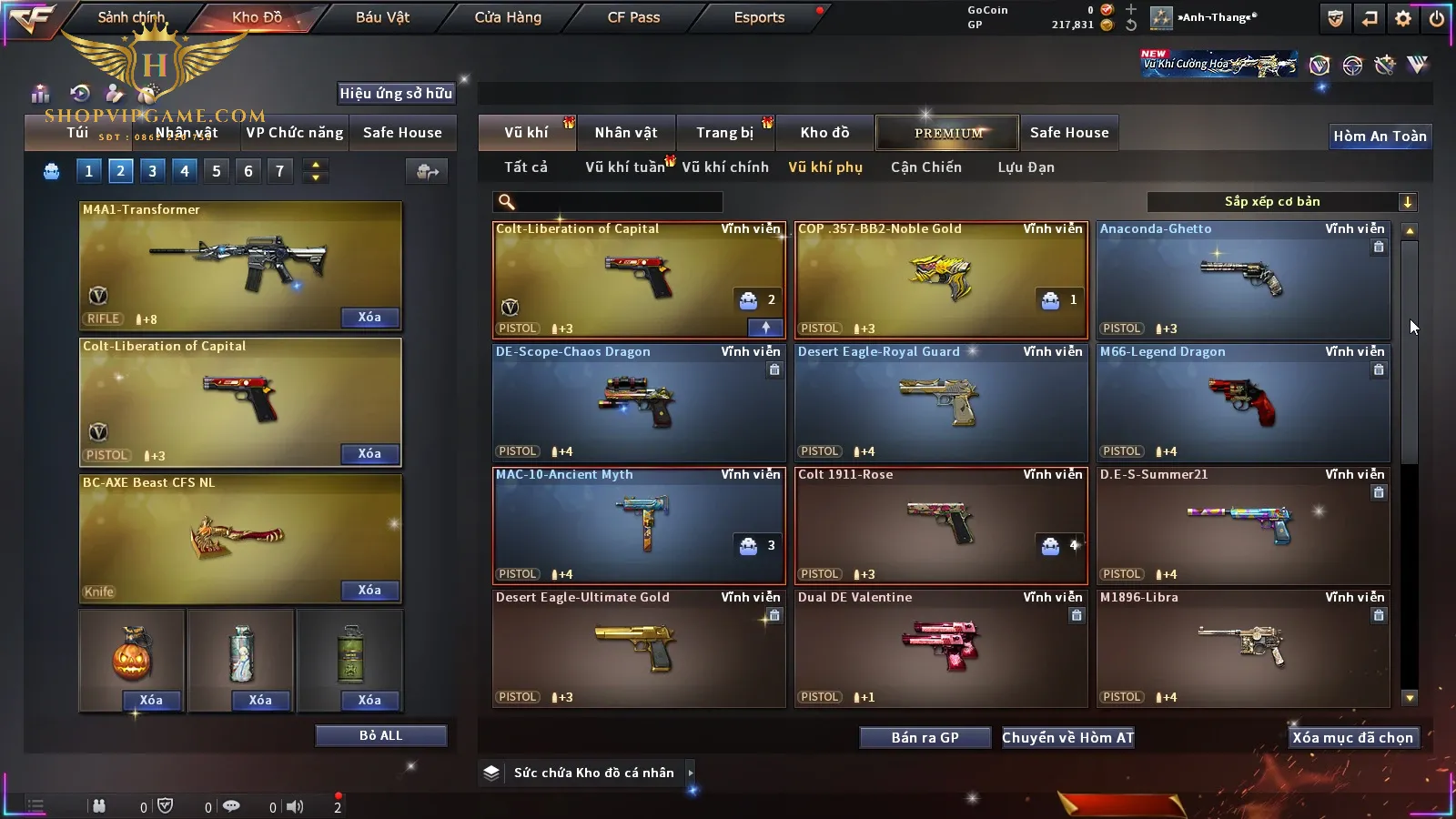Select the Anaconda-Ghetto pistol
Image resolution: width=1456 pixels, height=819 pixels.
[1243, 280]
